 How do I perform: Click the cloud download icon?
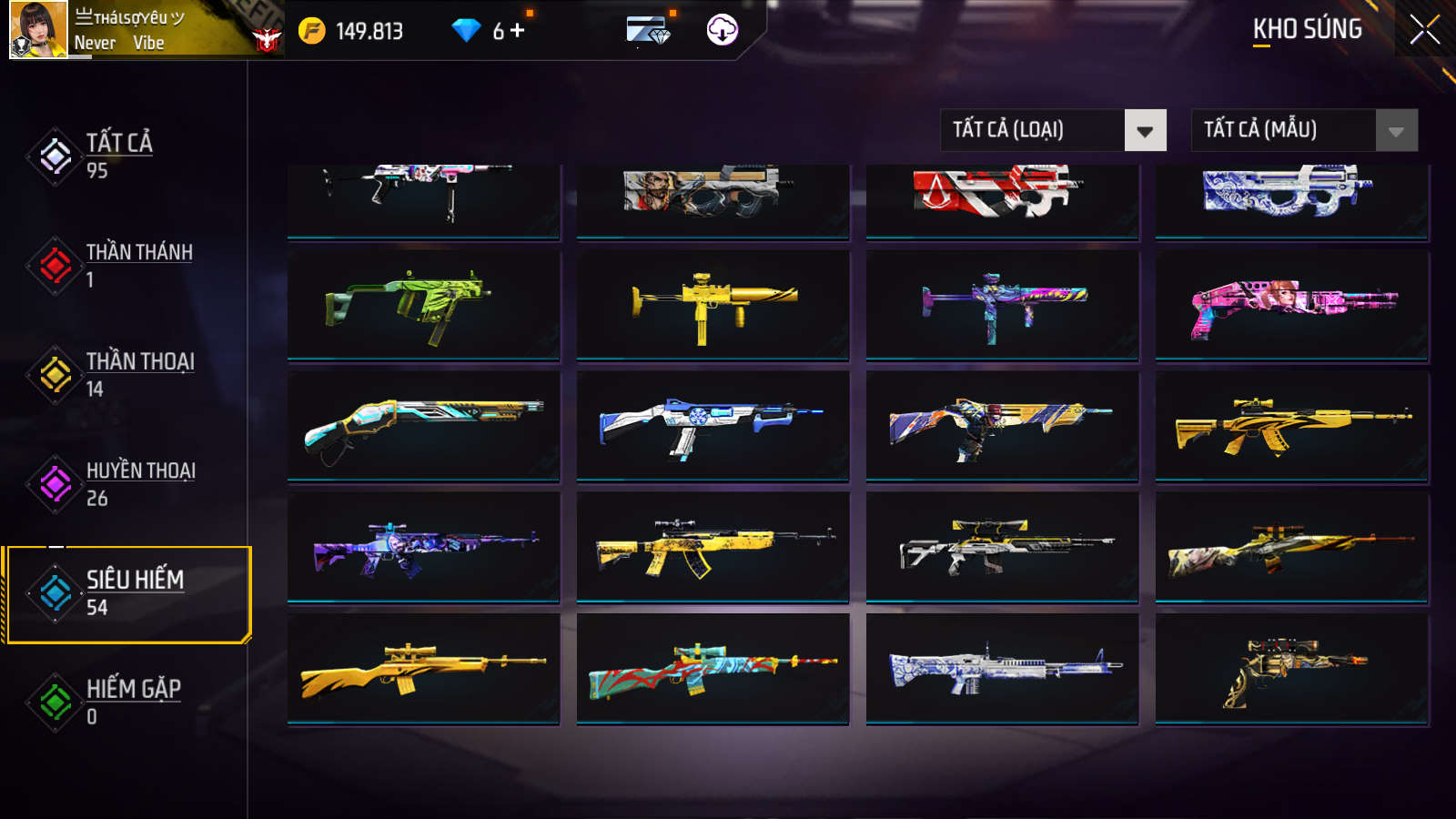coord(722,30)
